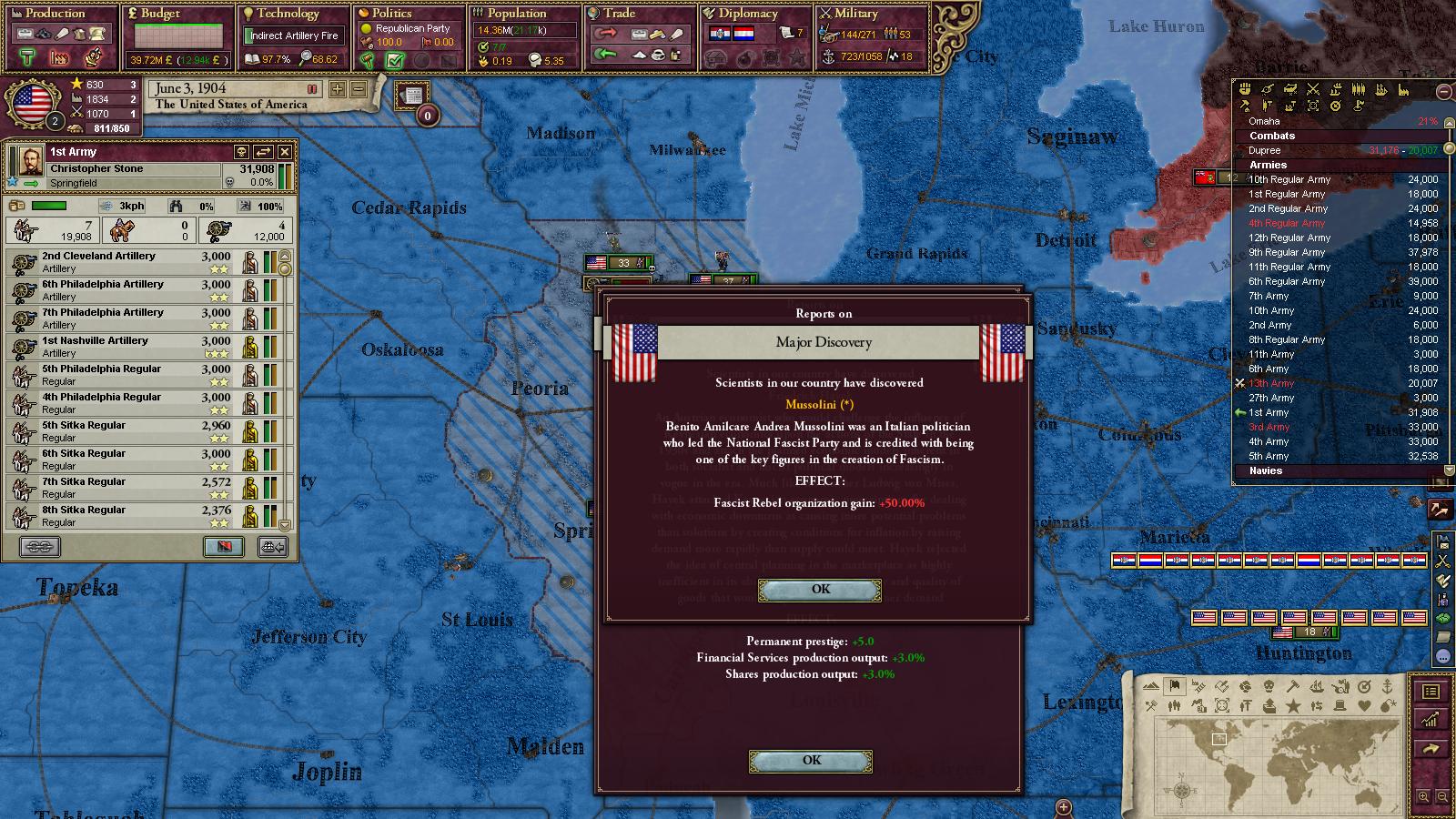Close the 1st Army panel
Screen dimensions: 1456x819
[x=285, y=152]
